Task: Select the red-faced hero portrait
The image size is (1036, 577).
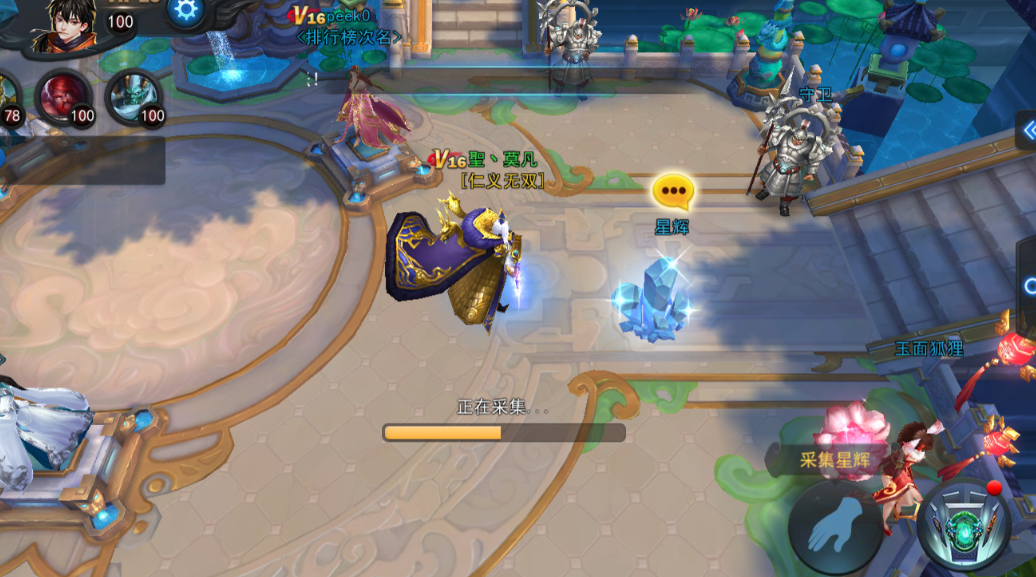Action: click(x=64, y=96)
